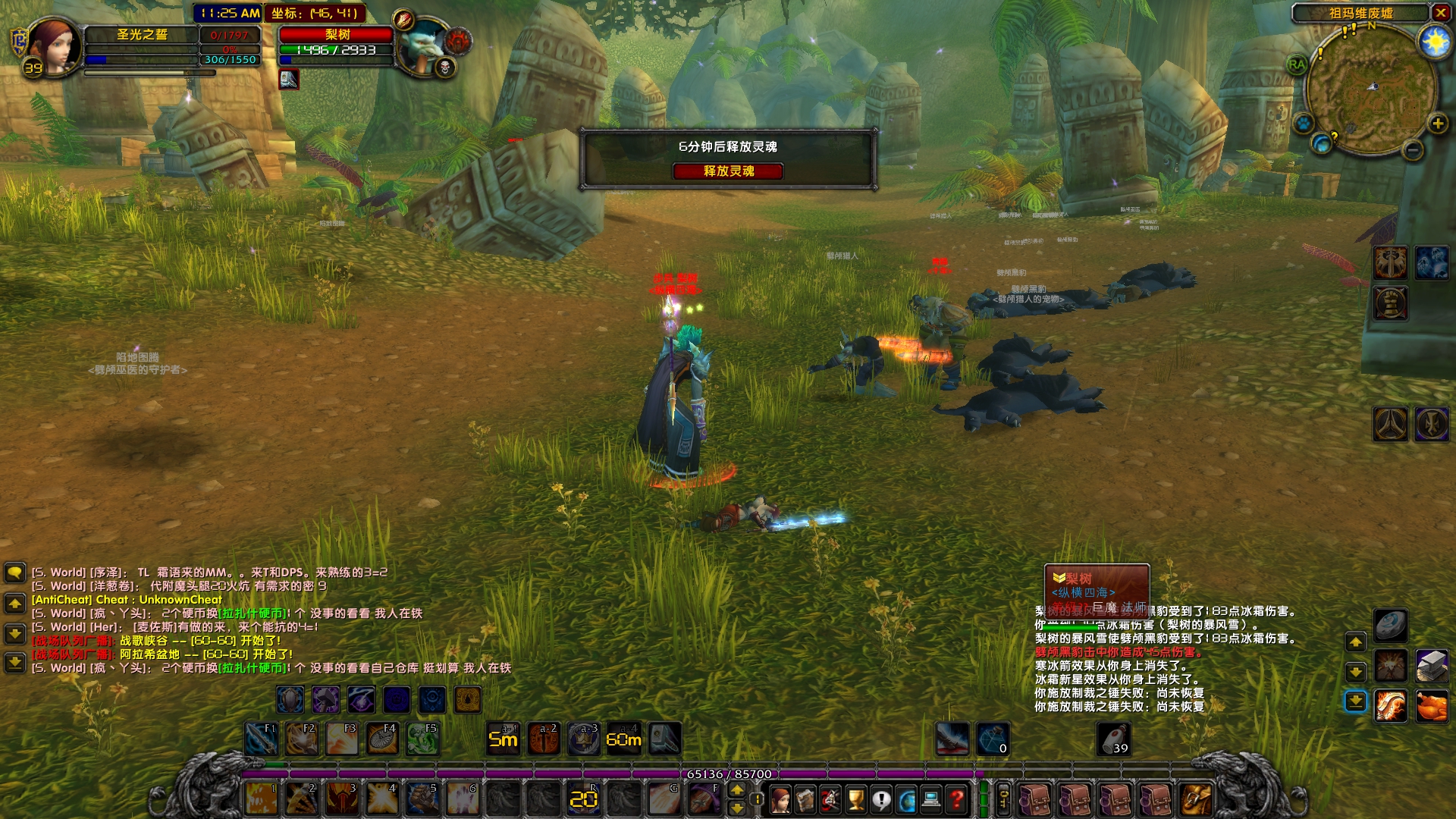Open the gold trophy micro menu button
This screenshot has width=1456, height=819.
click(x=855, y=799)
